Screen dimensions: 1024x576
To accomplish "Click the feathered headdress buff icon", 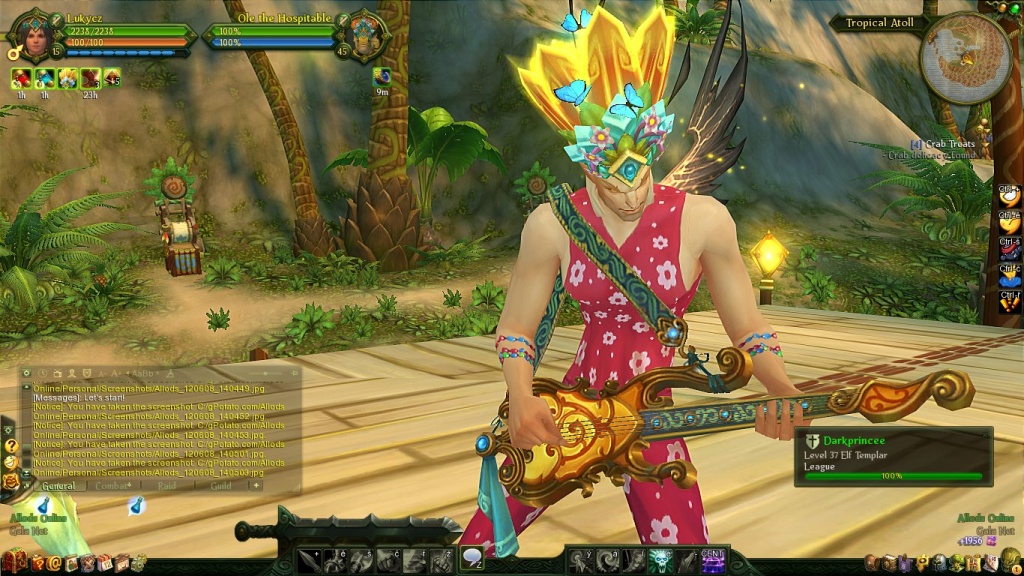I will [x=68, y=78].
